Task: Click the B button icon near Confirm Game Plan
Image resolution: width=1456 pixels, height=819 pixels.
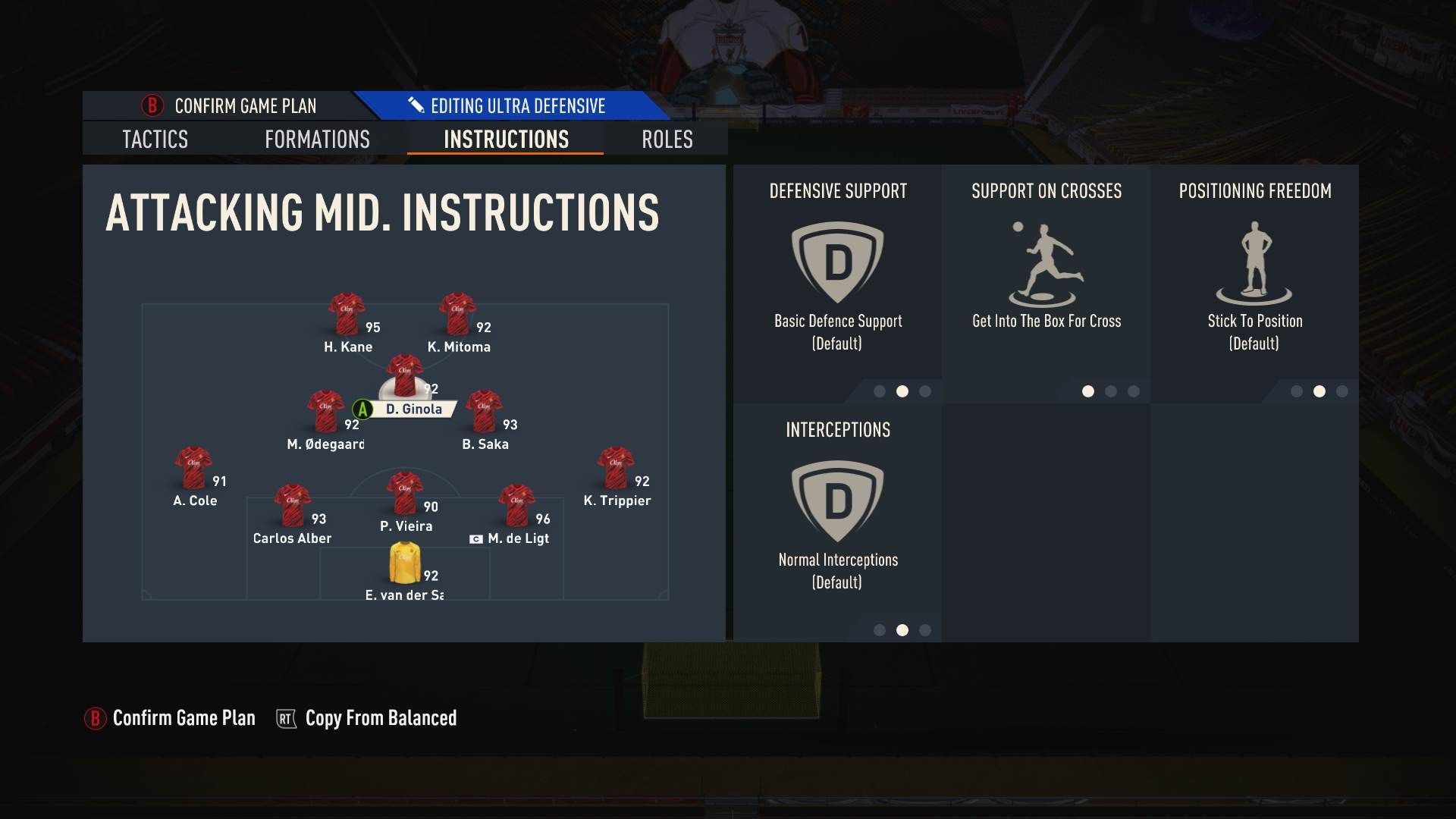Action: click(x=151, y=106)
